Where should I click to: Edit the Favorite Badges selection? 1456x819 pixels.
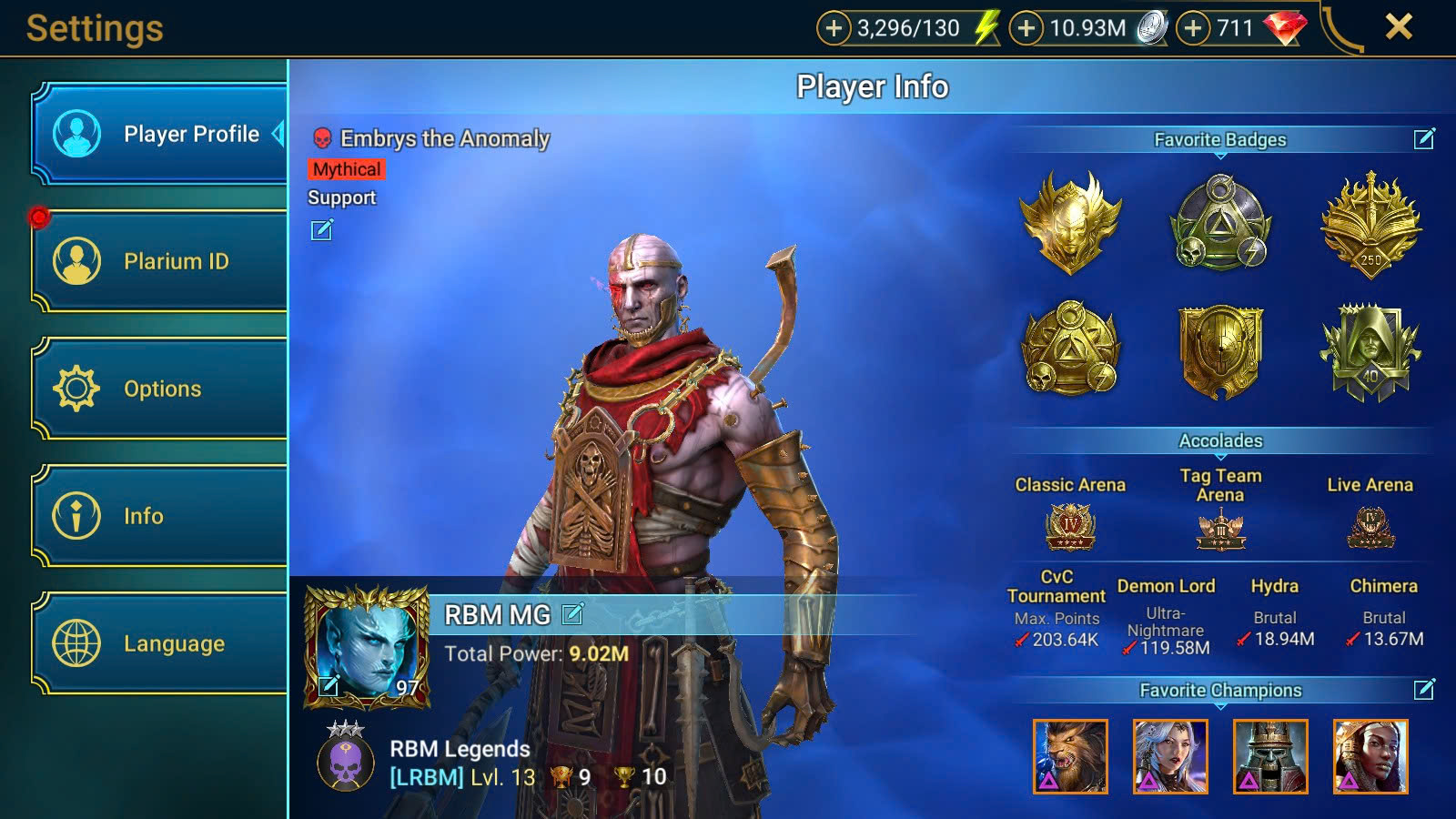[1424, 138]
